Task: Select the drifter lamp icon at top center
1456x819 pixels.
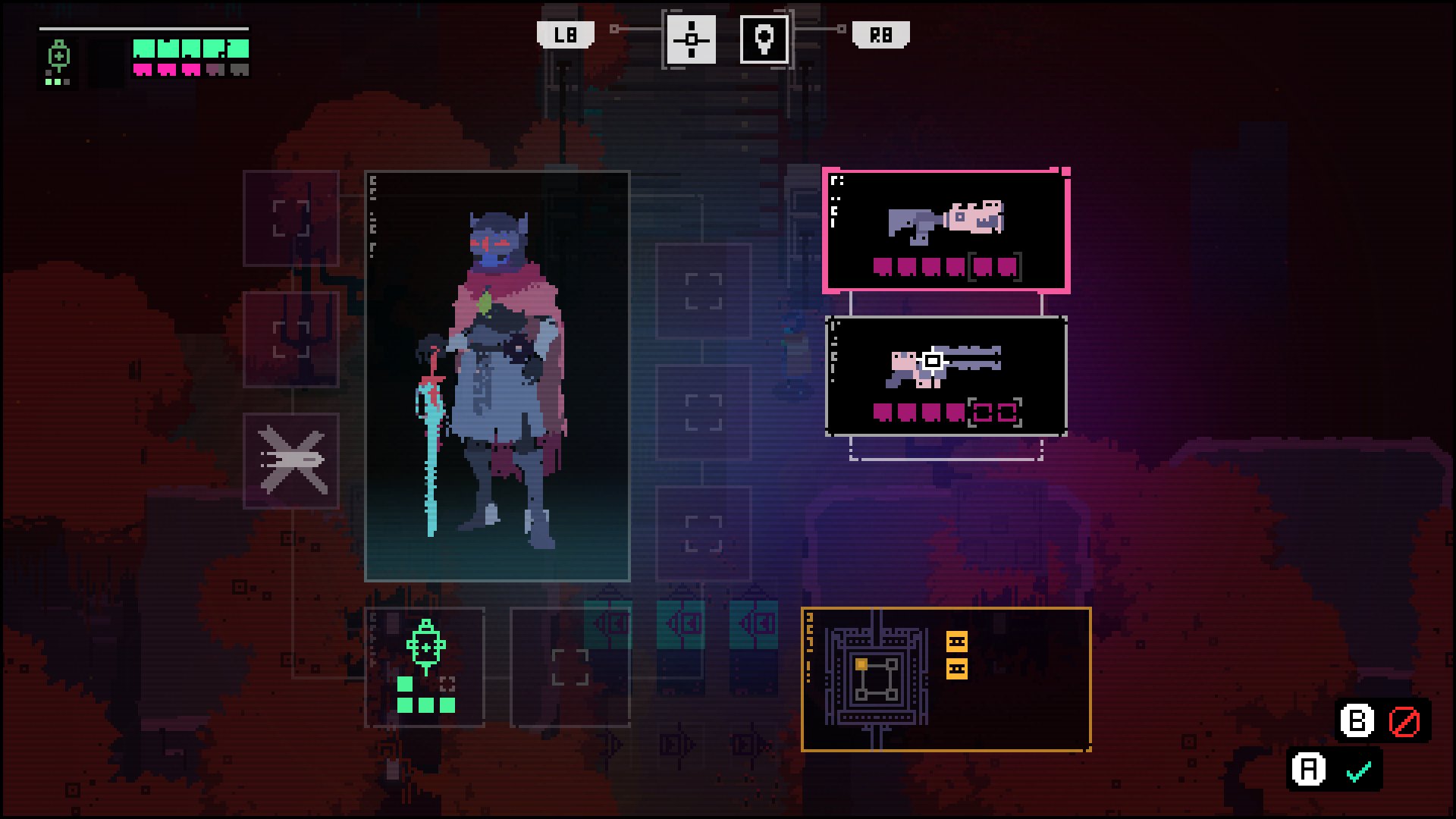Action: pos(764,42)
